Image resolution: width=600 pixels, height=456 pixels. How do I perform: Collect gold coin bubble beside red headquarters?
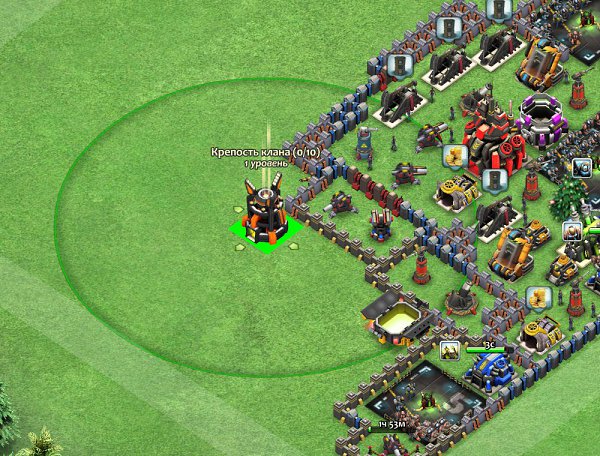click(x=455, y=156)
